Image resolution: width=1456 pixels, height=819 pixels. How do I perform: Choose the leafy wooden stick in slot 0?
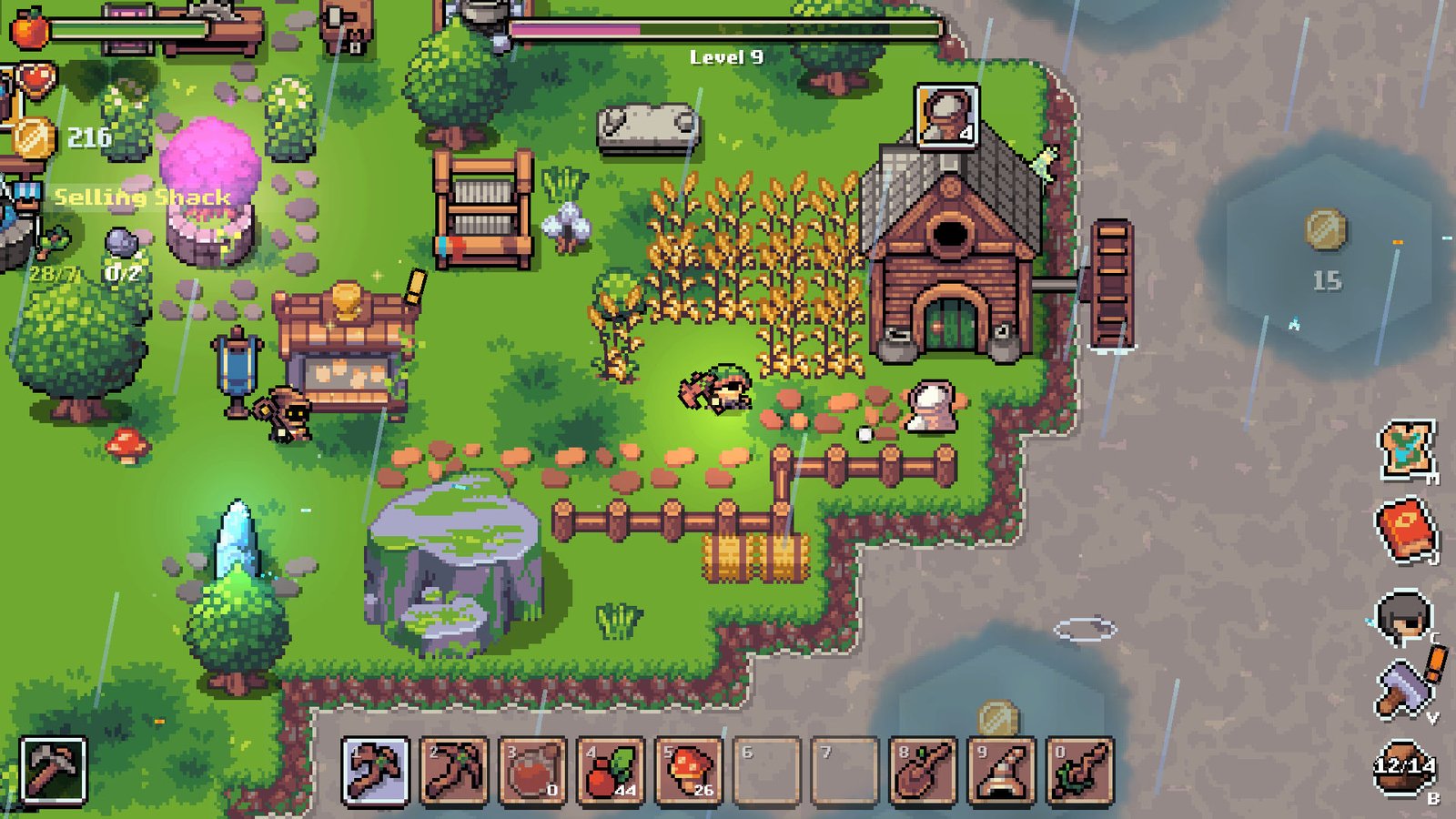pos(1079,770)
